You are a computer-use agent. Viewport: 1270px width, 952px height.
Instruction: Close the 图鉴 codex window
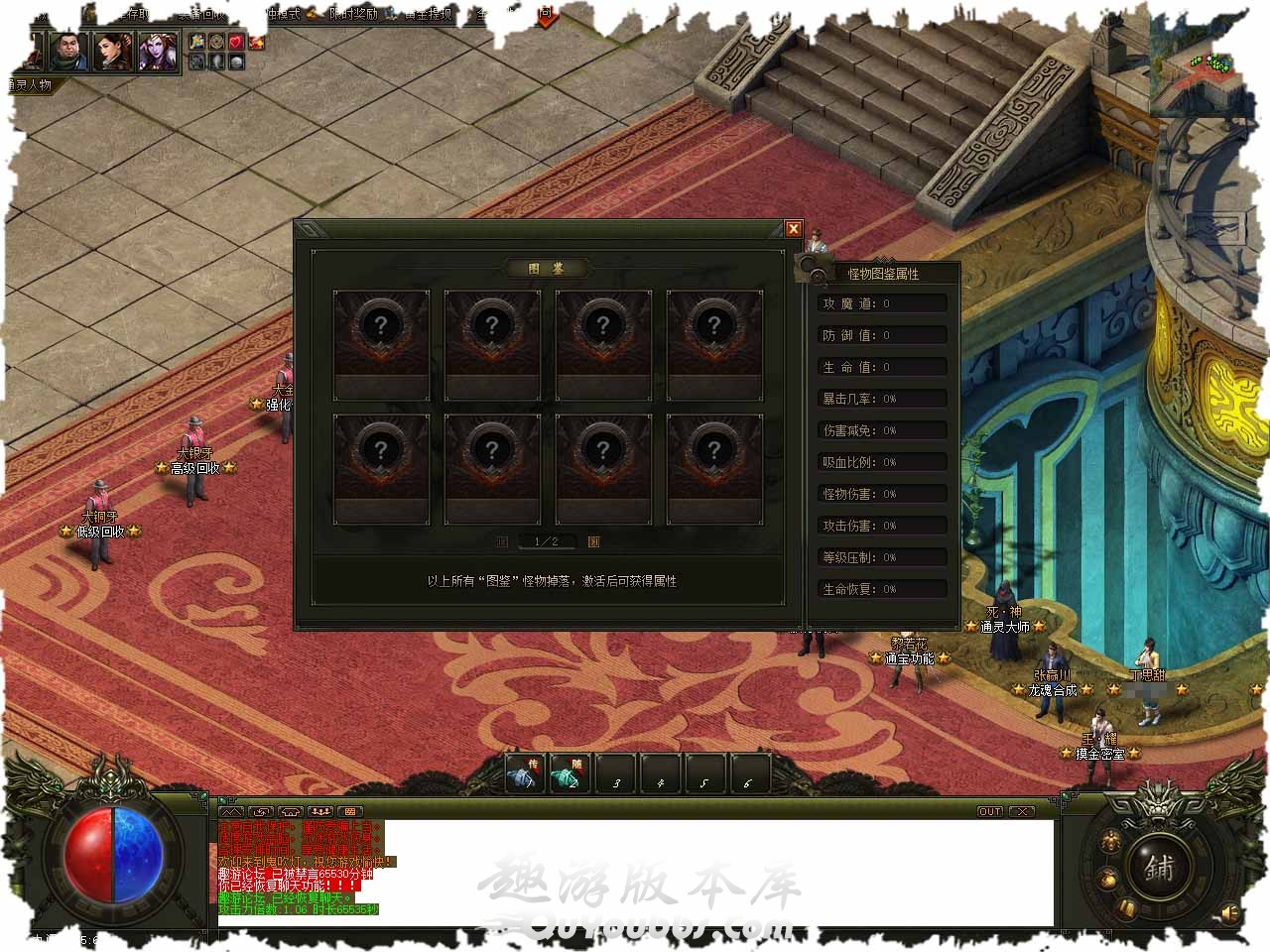pos(793,229)
